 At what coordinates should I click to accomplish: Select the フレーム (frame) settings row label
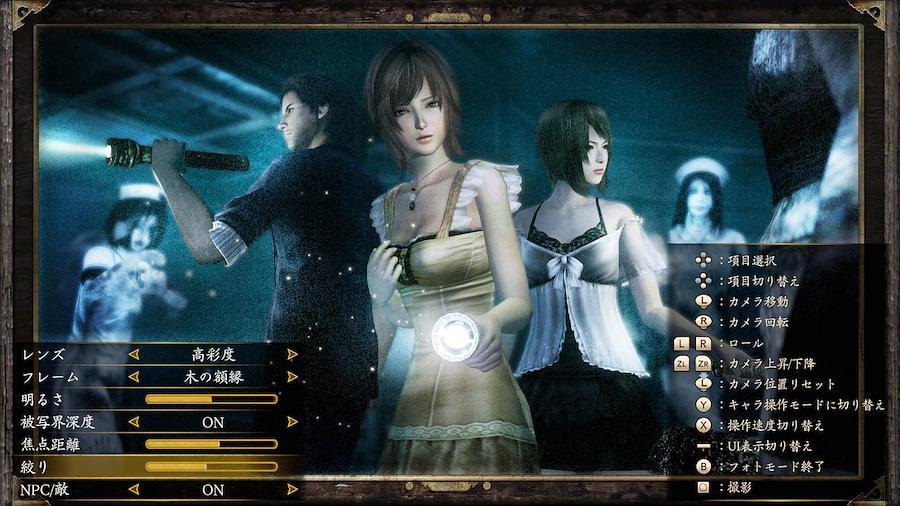(x=49, y=377)
